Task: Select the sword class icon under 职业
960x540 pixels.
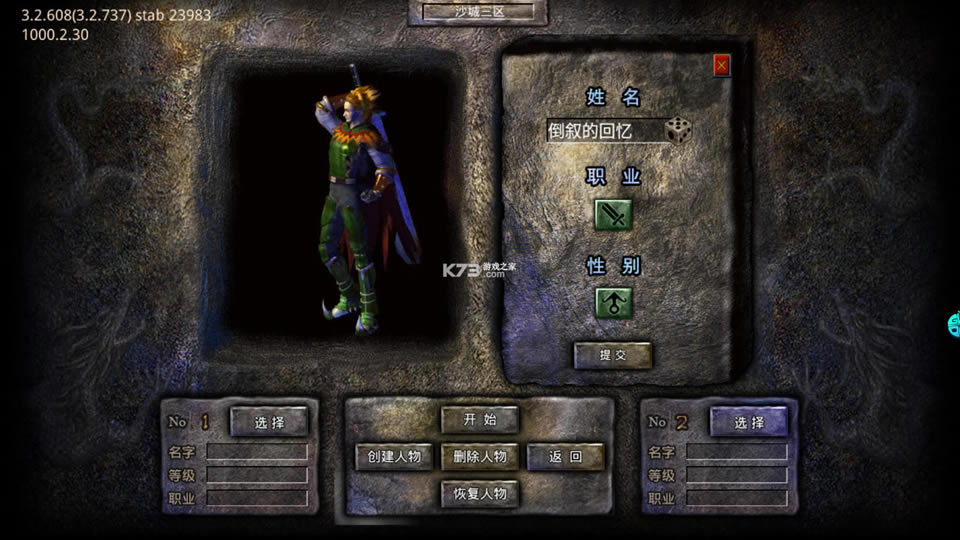Action: 613,214
